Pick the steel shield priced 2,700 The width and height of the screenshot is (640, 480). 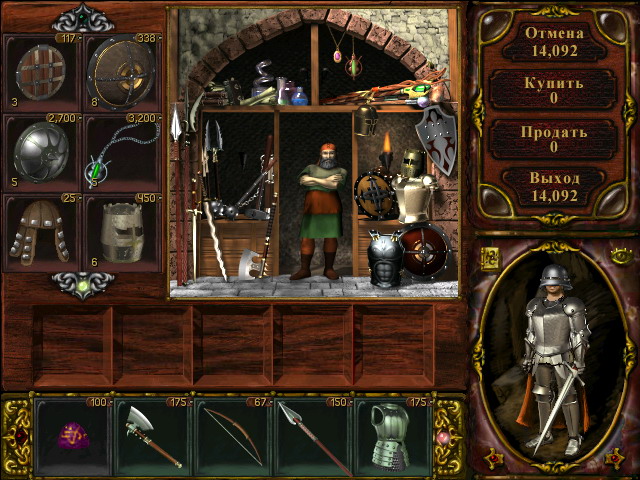42,152
